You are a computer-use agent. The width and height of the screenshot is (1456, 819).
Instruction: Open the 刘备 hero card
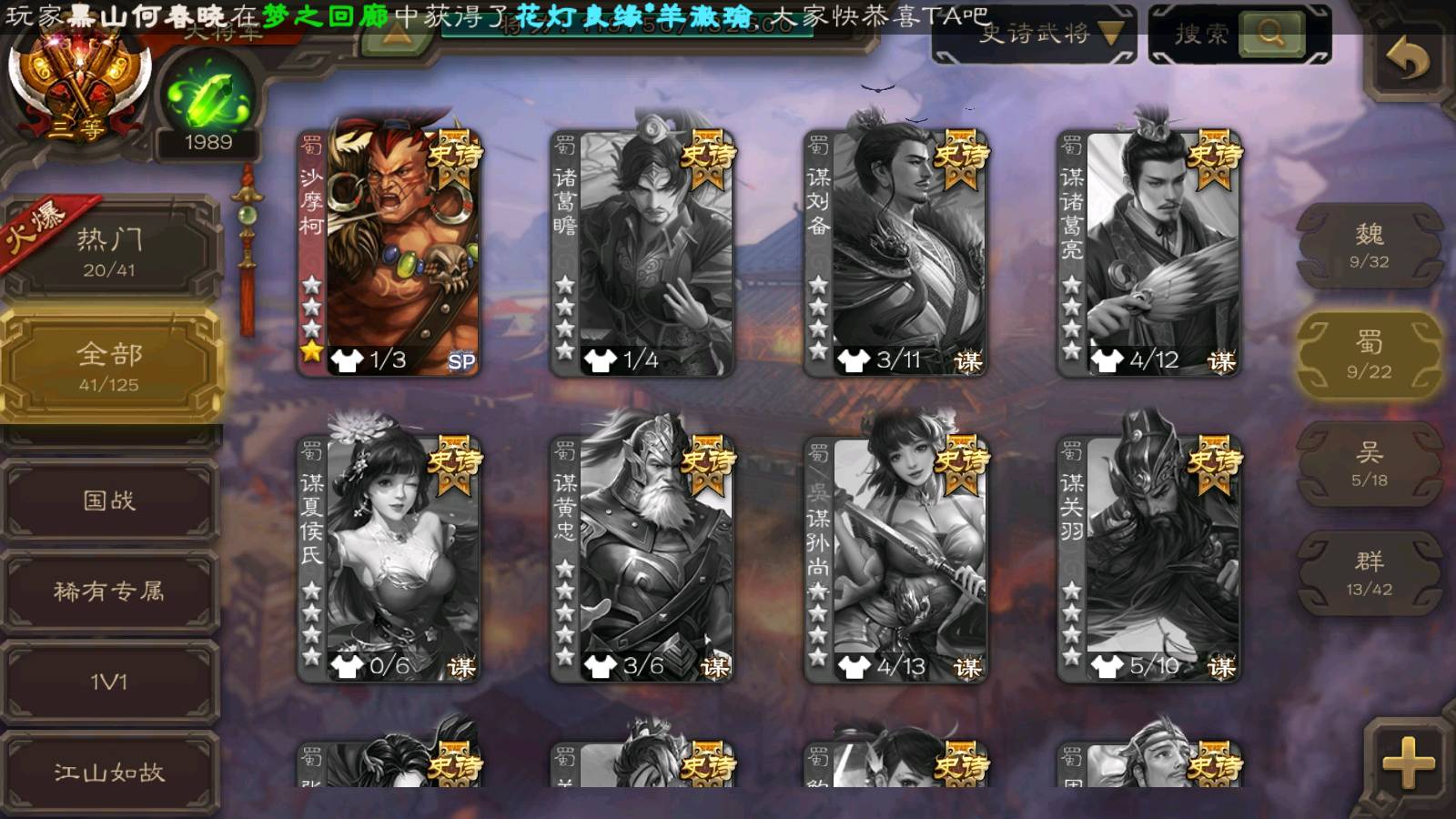895,252
